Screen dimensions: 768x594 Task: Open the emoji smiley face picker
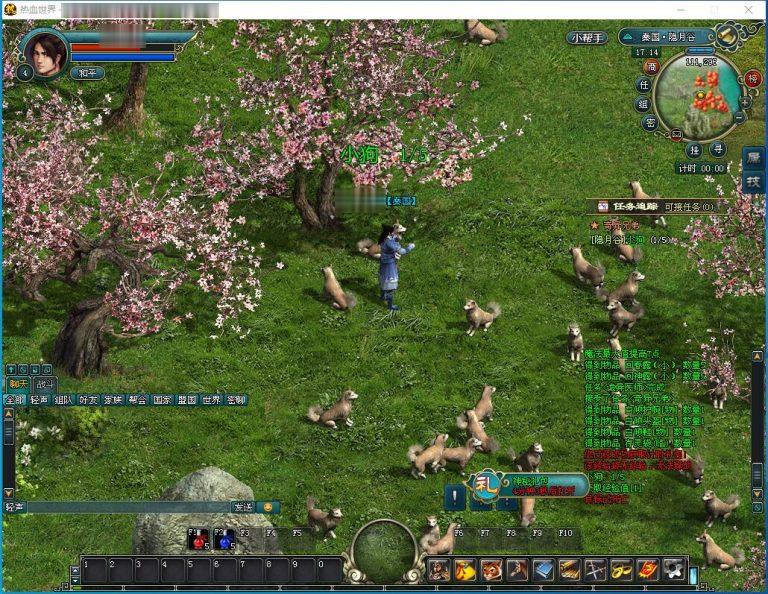click(x=268, y=507)
